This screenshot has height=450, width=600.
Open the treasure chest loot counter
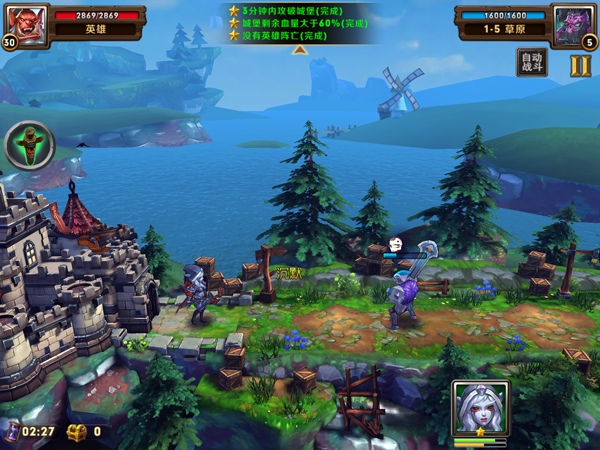[x=78, y=432]
